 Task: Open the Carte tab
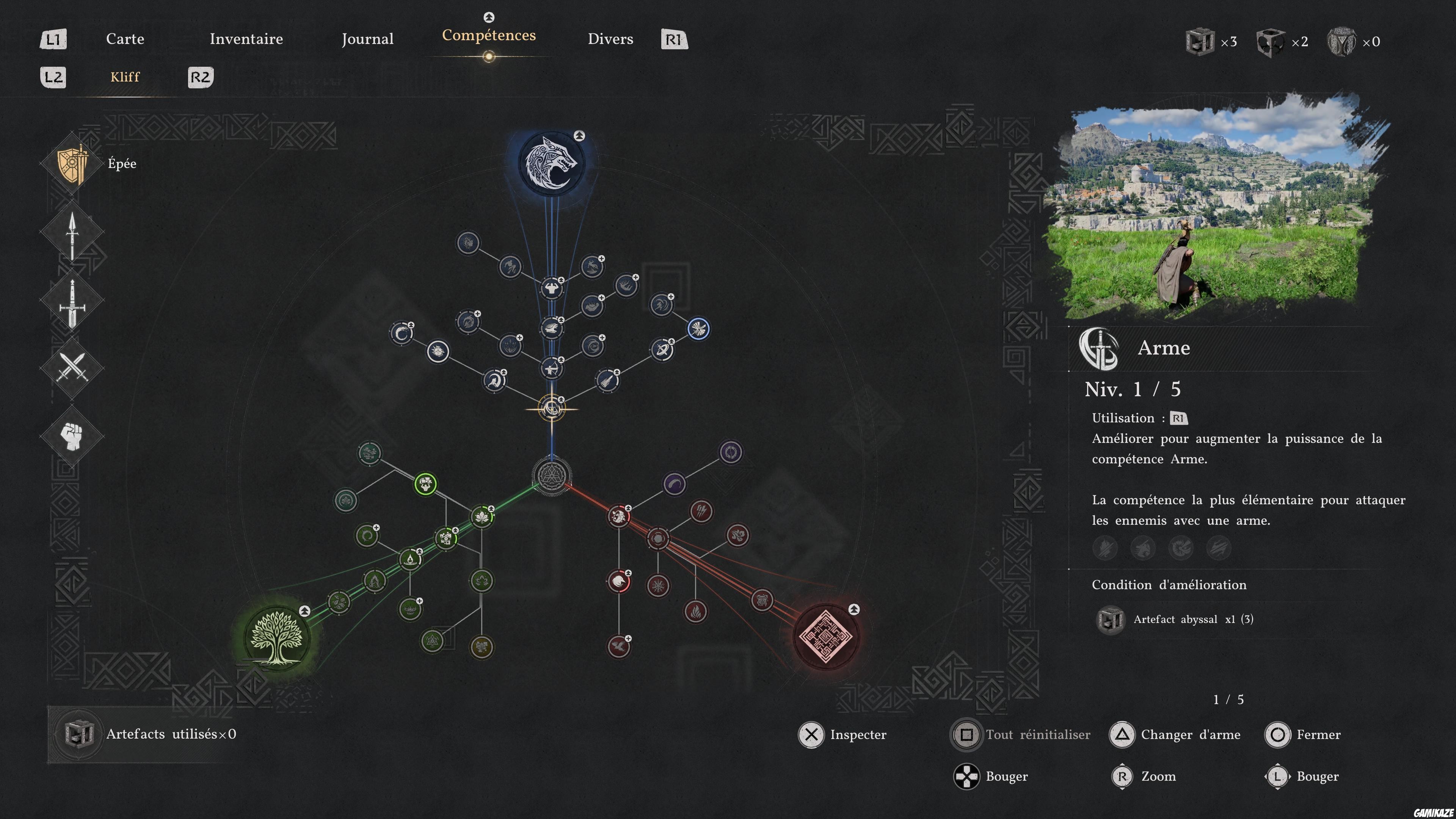[x=125, y=39]
